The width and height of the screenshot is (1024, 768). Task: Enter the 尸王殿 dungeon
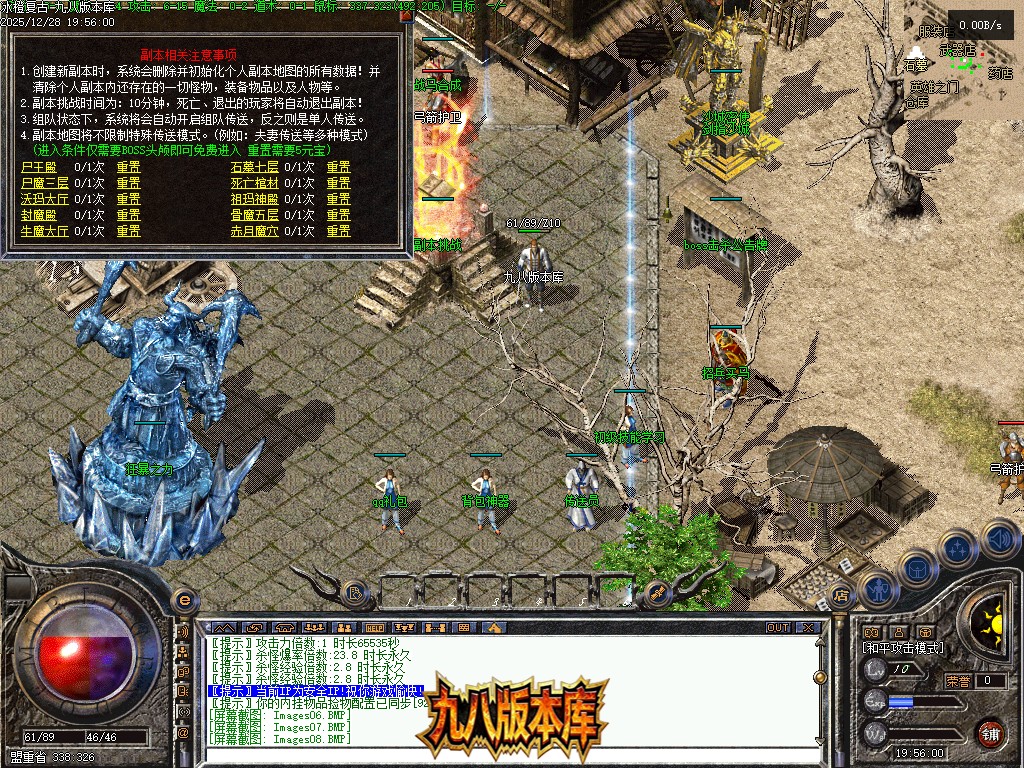click(39, 167)
